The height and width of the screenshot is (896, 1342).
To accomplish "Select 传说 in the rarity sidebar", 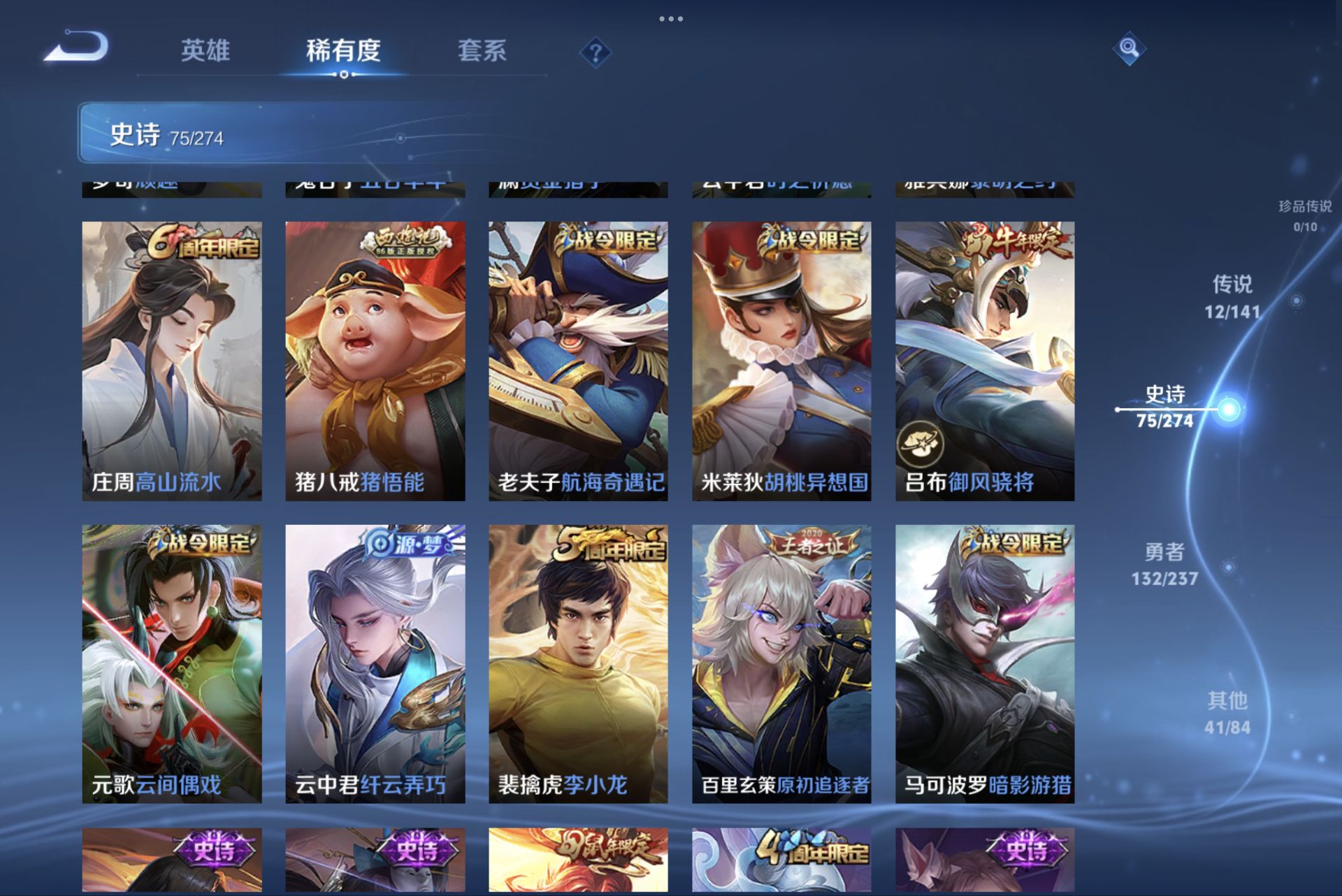I will click(x=1233, y=296).
